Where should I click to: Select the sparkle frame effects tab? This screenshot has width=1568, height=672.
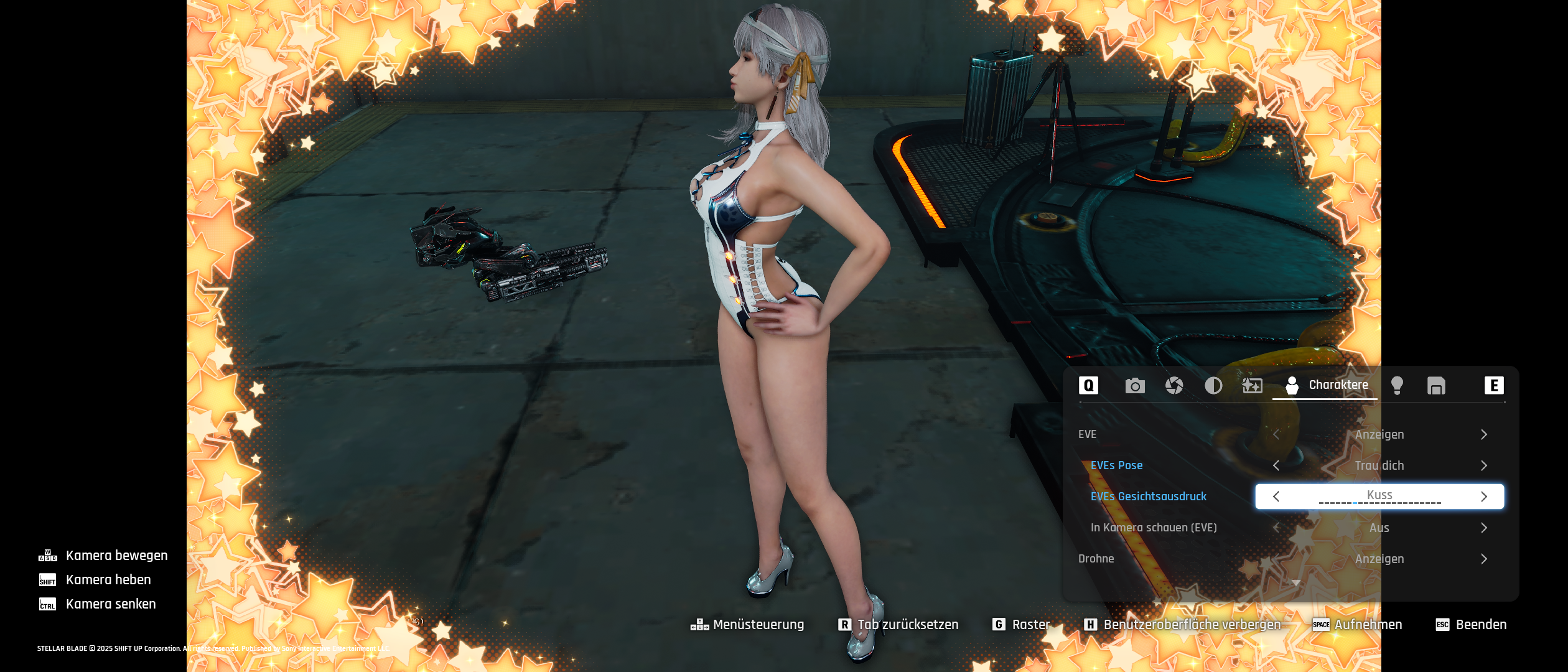point(1252,386)
